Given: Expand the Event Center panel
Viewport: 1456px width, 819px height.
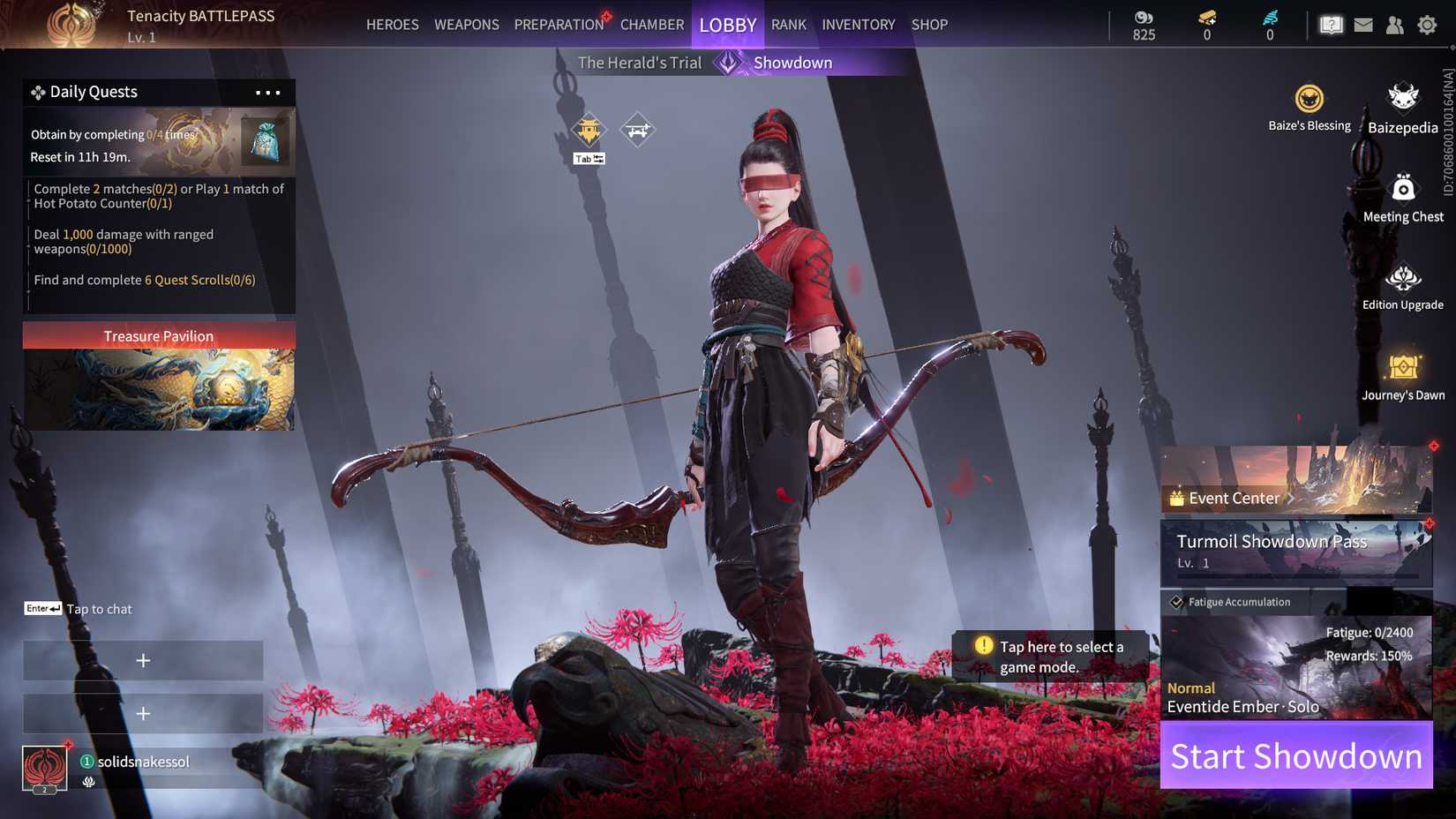Looking at the screenshot, I should pyautogui.click(x=1234, y=498).
